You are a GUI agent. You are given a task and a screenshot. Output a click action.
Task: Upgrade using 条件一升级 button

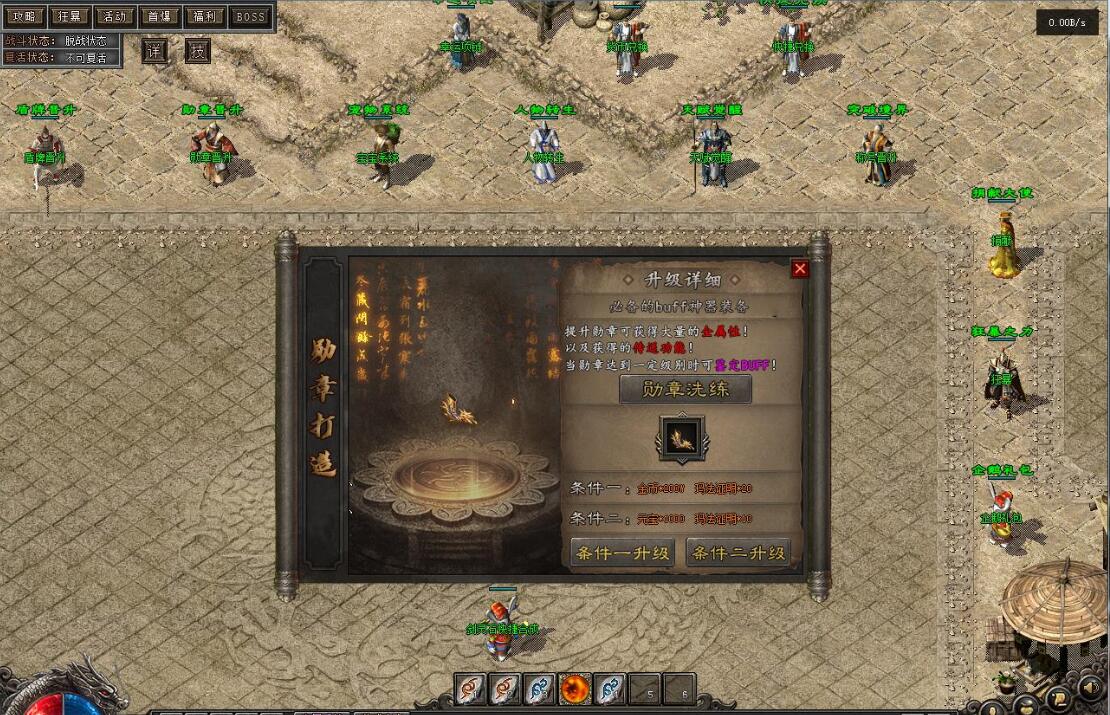[621, 552]
